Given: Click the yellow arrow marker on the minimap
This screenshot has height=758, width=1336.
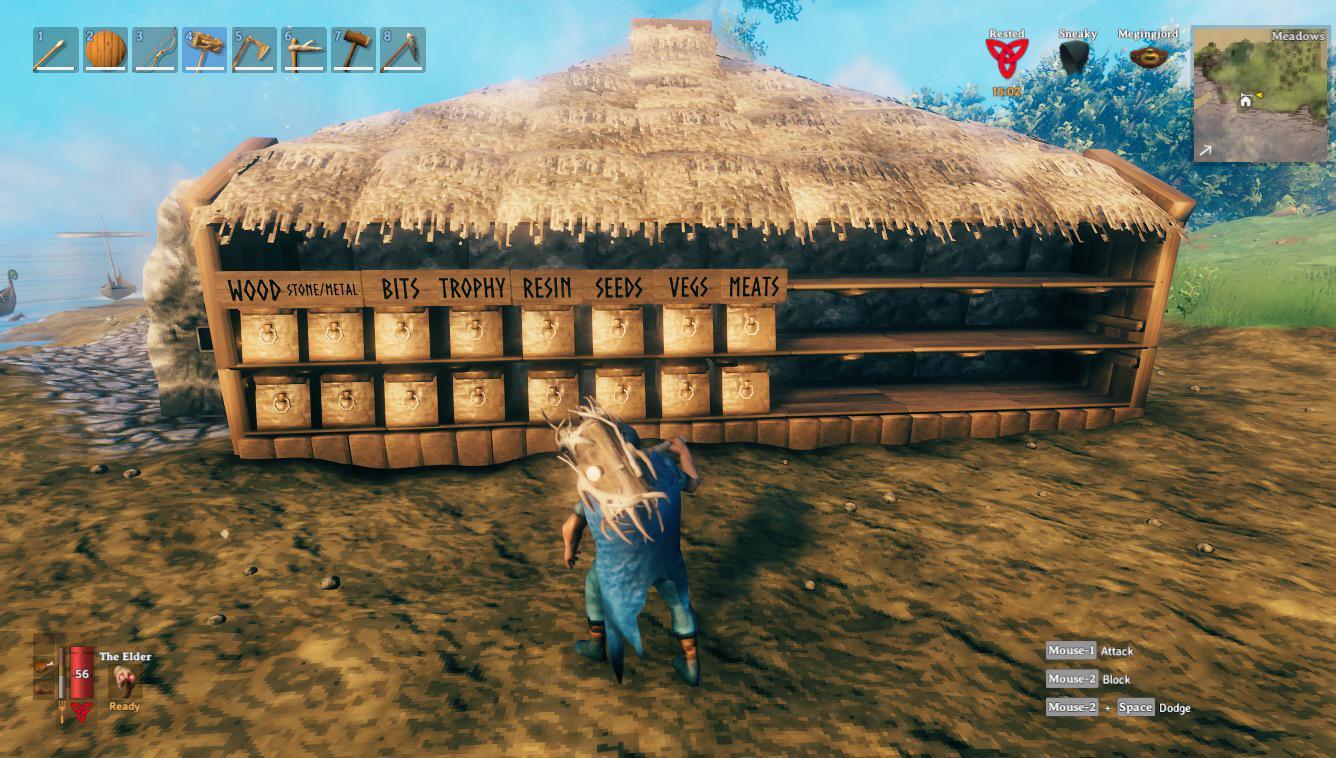Looking at the screenshot, I should click(x=1259, y=95).
